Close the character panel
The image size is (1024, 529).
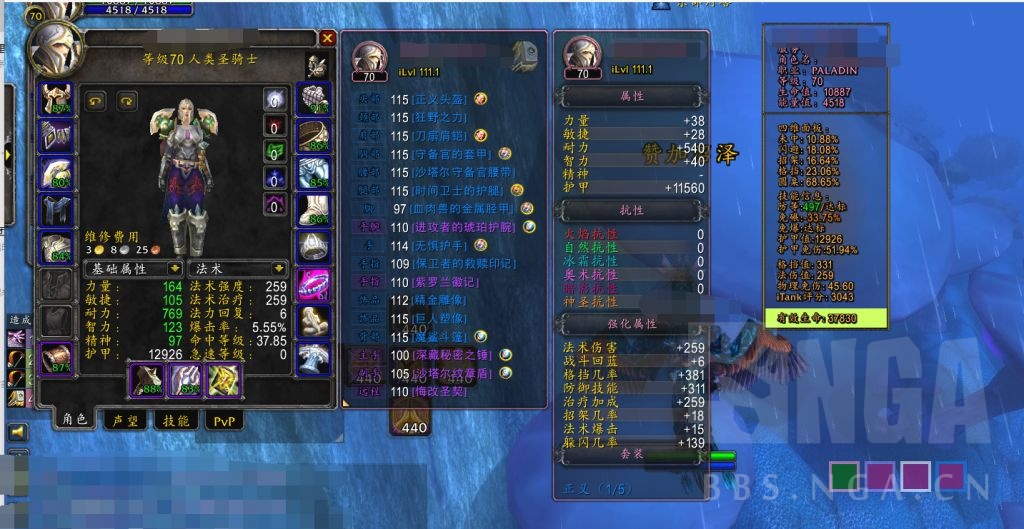click(327, 38)
